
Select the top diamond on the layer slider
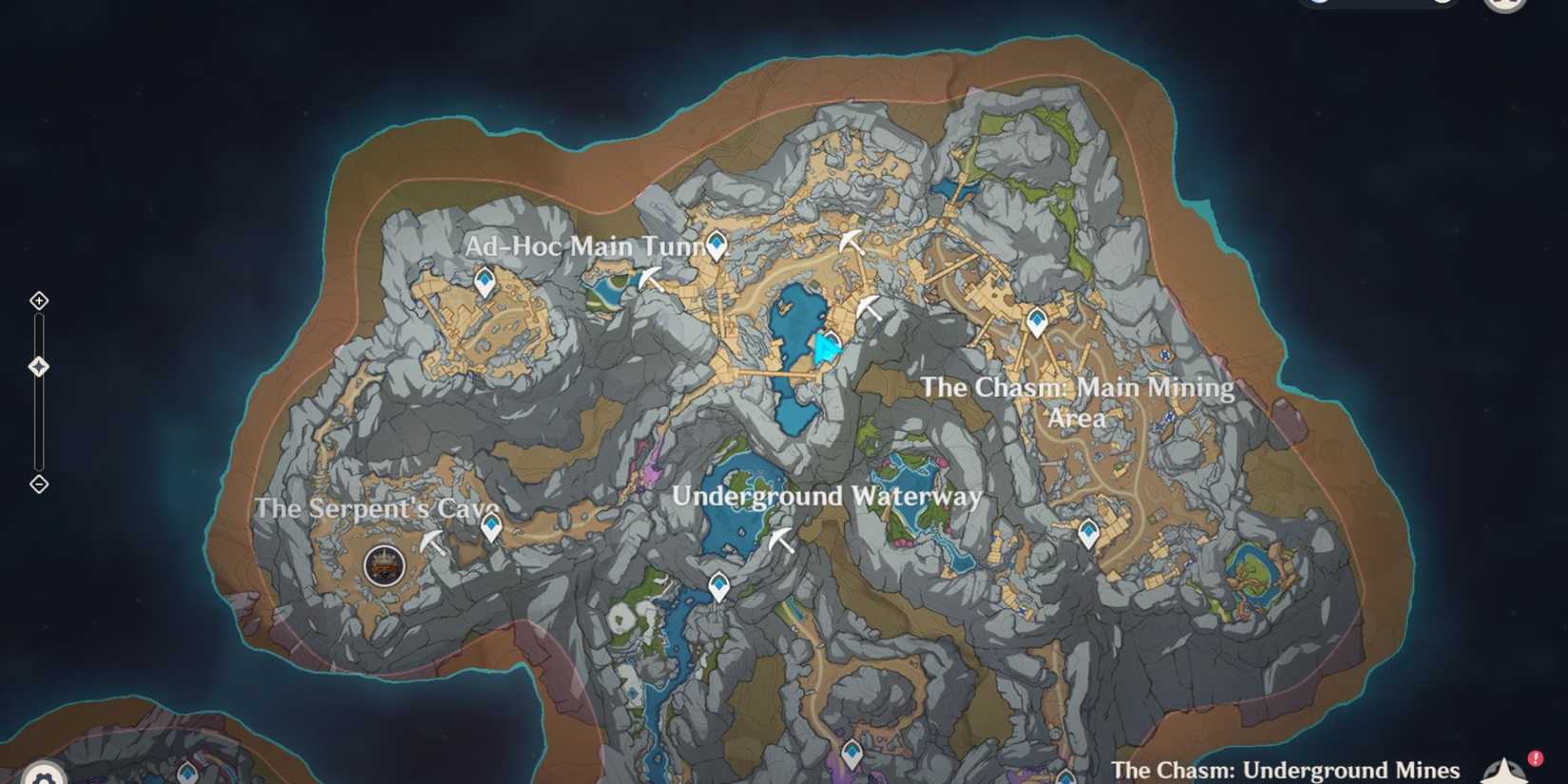[38, 299]
